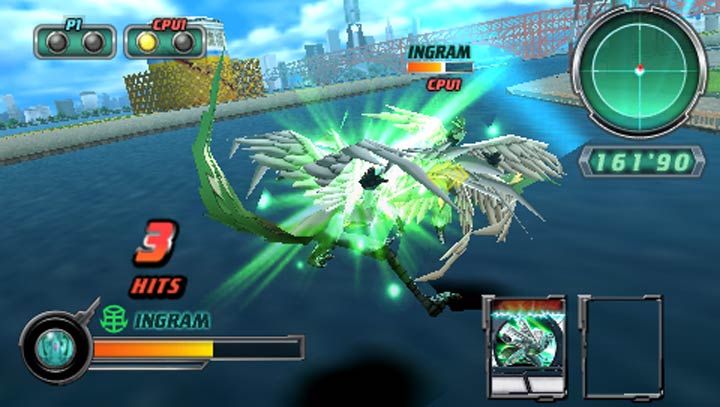Select the ability card with the creature

(526, 343)
